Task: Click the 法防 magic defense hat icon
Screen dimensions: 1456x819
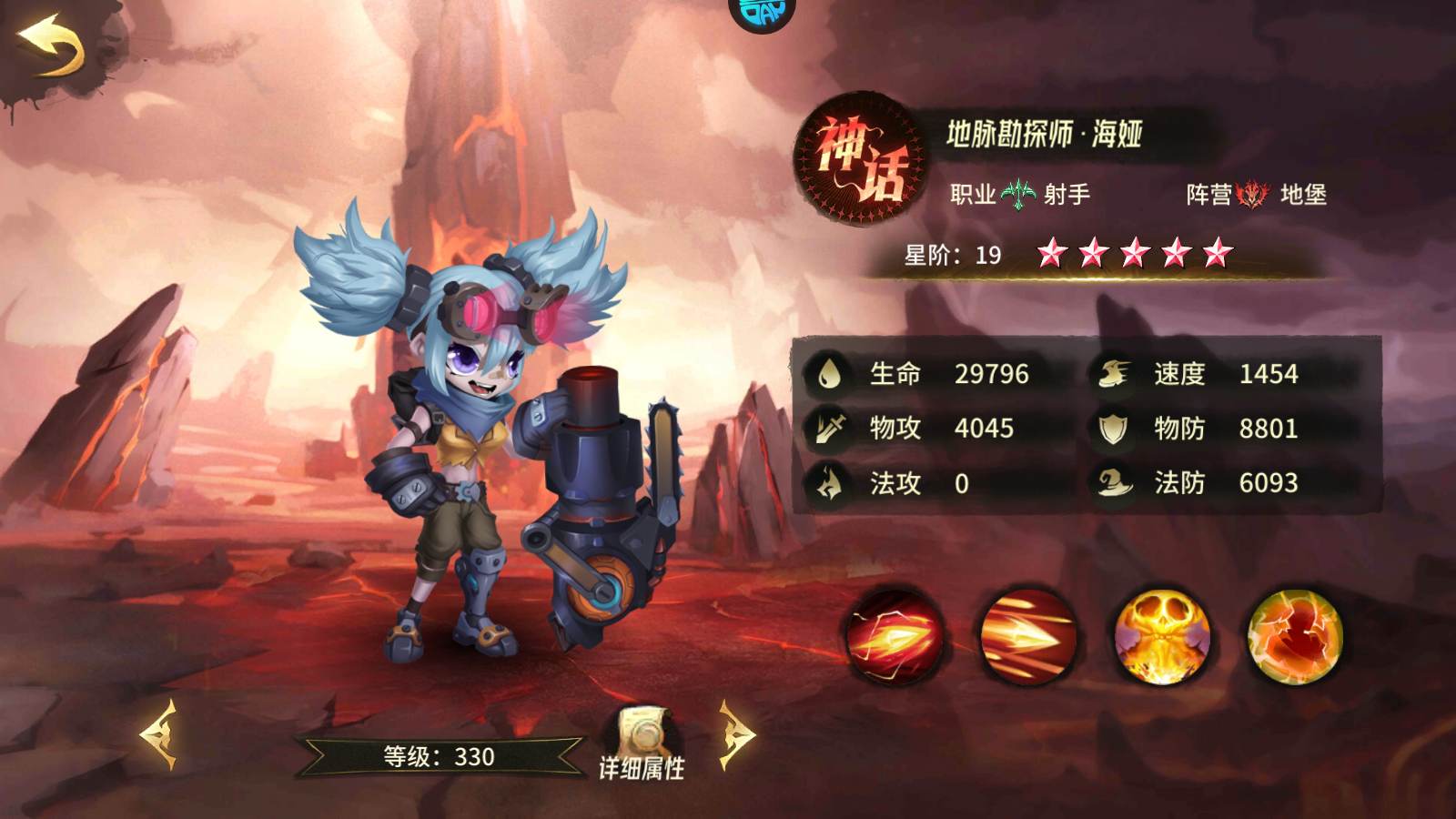Action: coord(1112,483)
